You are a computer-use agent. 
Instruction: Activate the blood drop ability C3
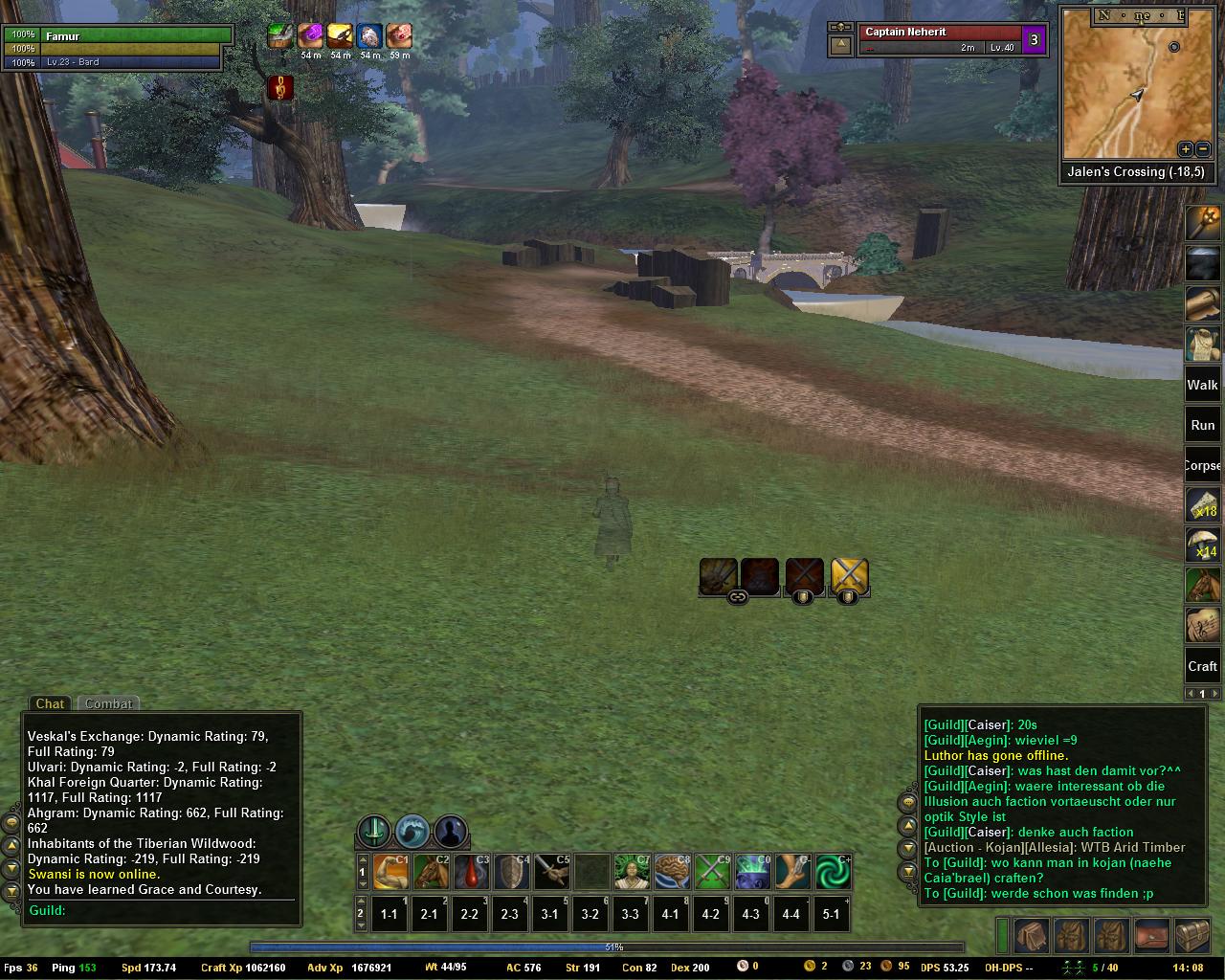coord(471,872)
